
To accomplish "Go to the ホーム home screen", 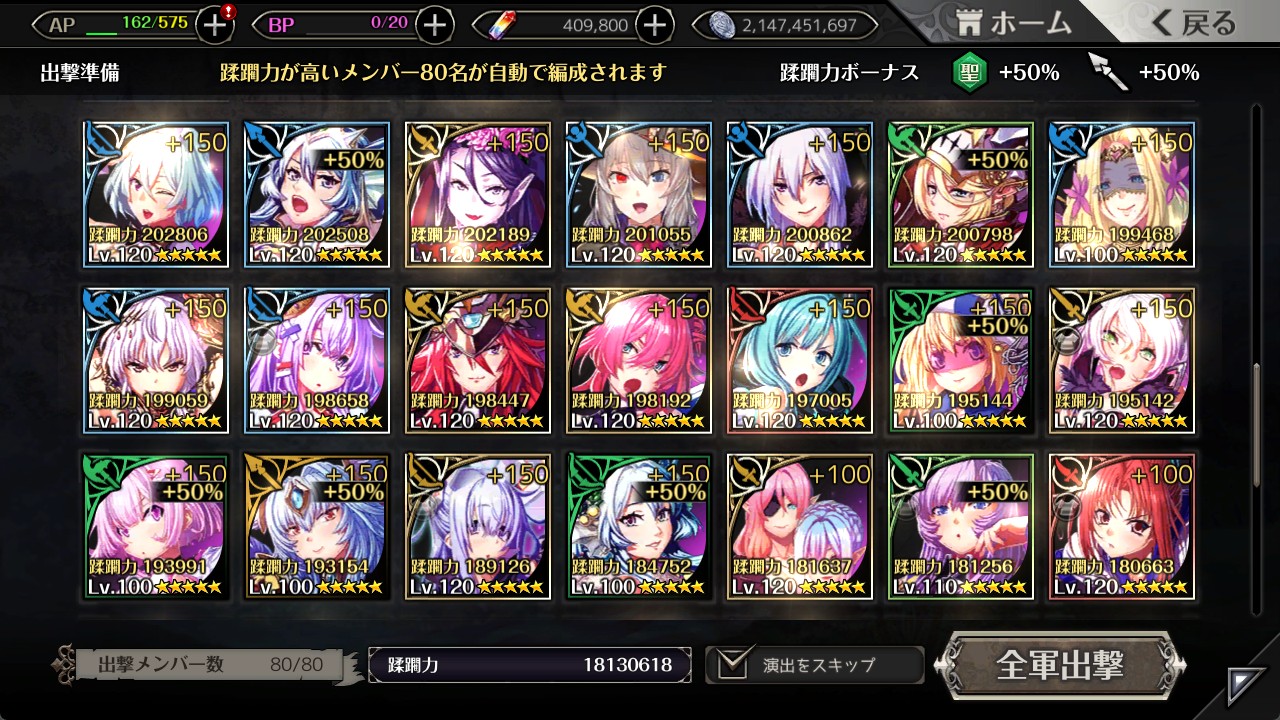I will click(1014, 24).
